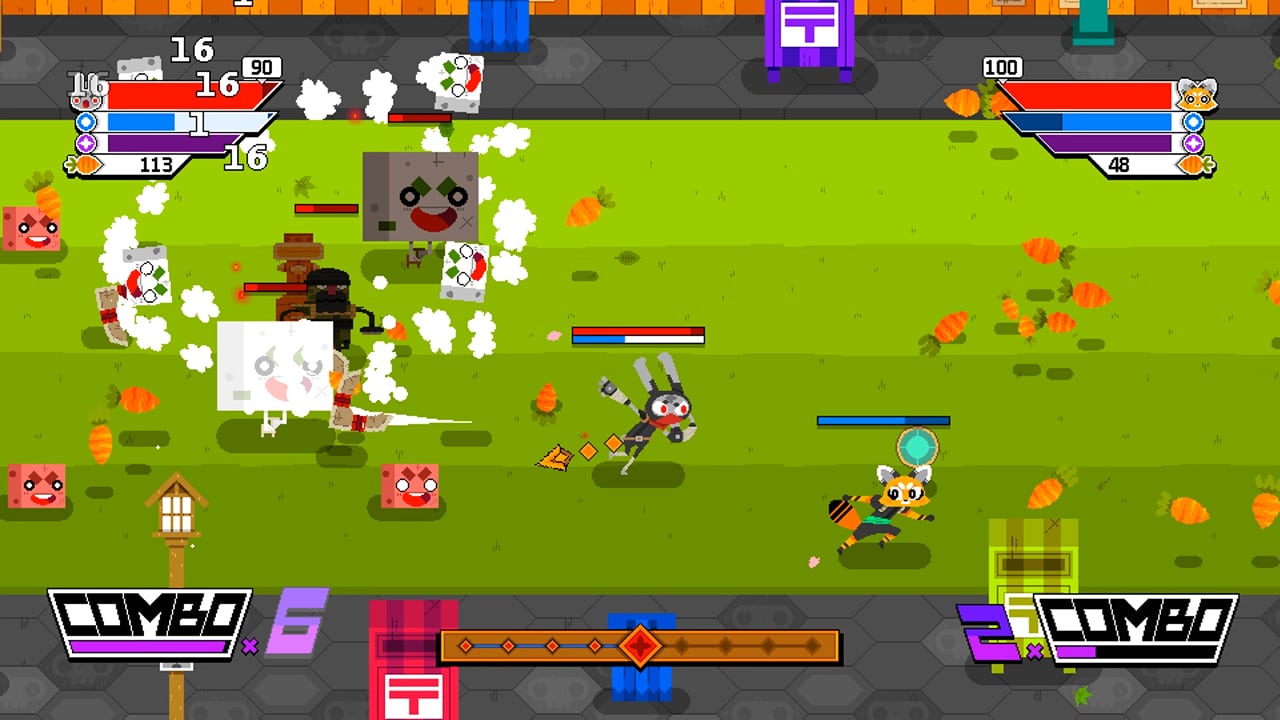Click the '90' damage counter badge
This screenshot has width=1280, height=720.
coord(260,67)
